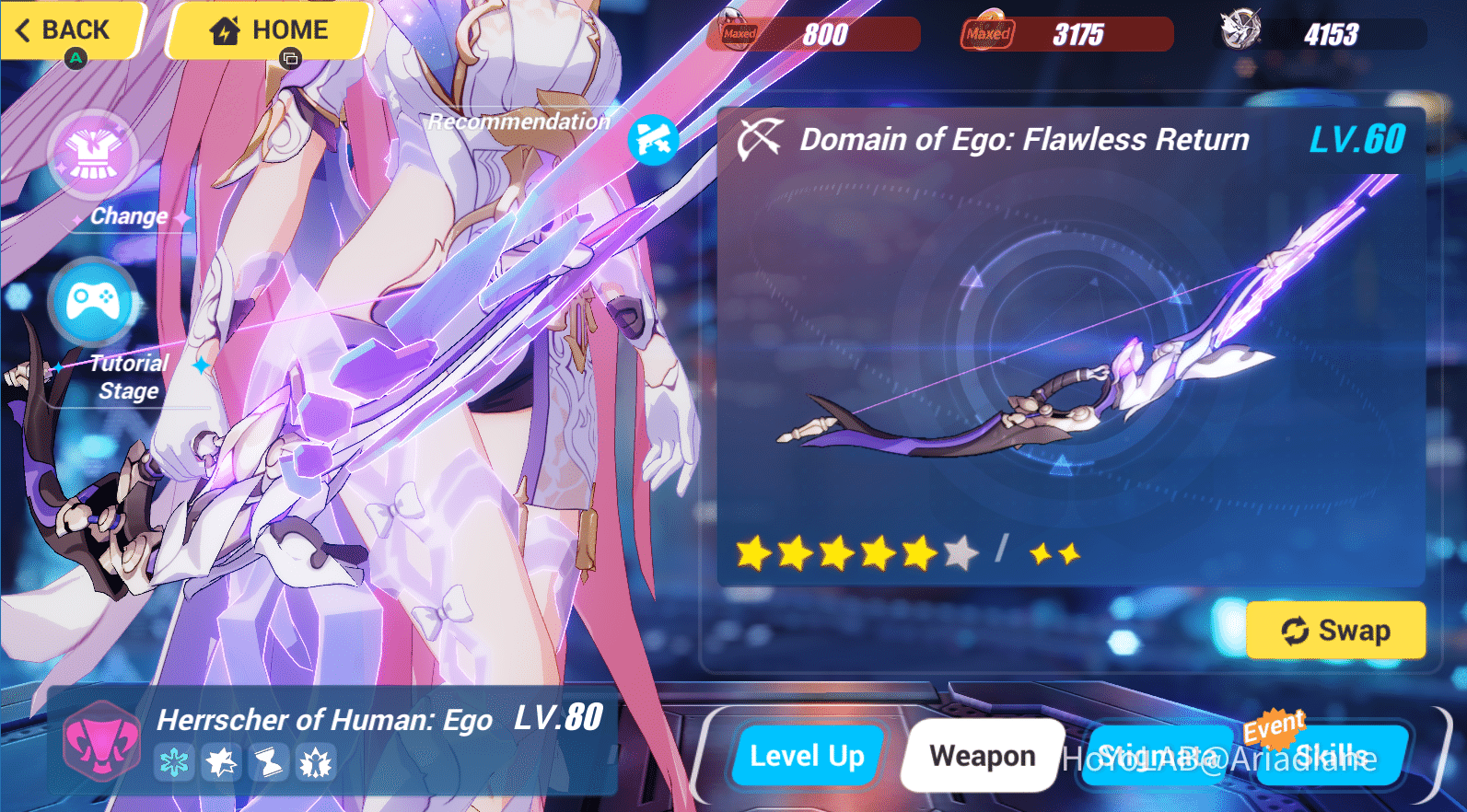Click the Change outfit icon
Image resolution: width=1467 pixels, height=812 pixels.
tap(92, 155)
